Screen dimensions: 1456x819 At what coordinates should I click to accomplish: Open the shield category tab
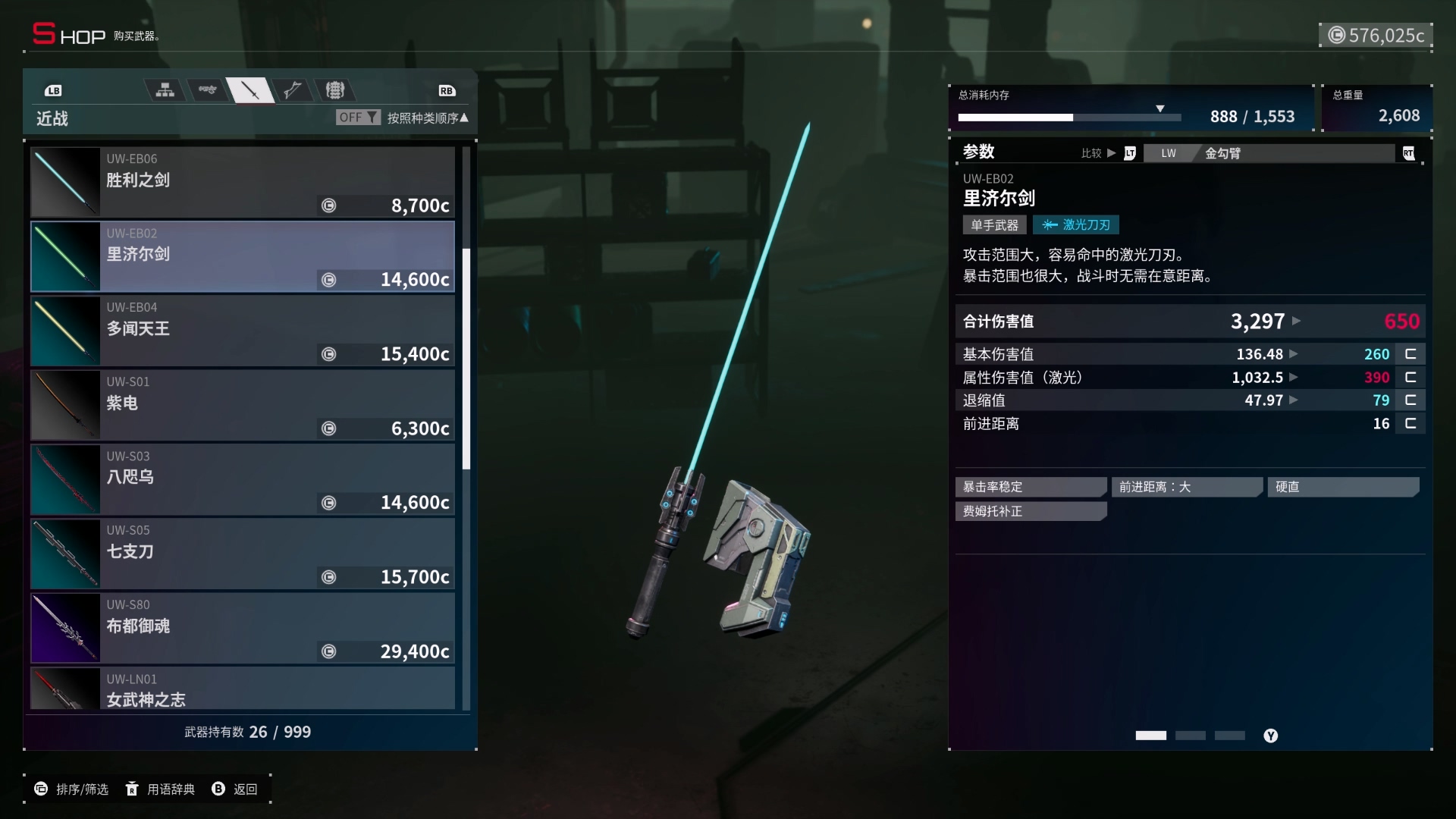pyautogui.click(x=334, y=90)
